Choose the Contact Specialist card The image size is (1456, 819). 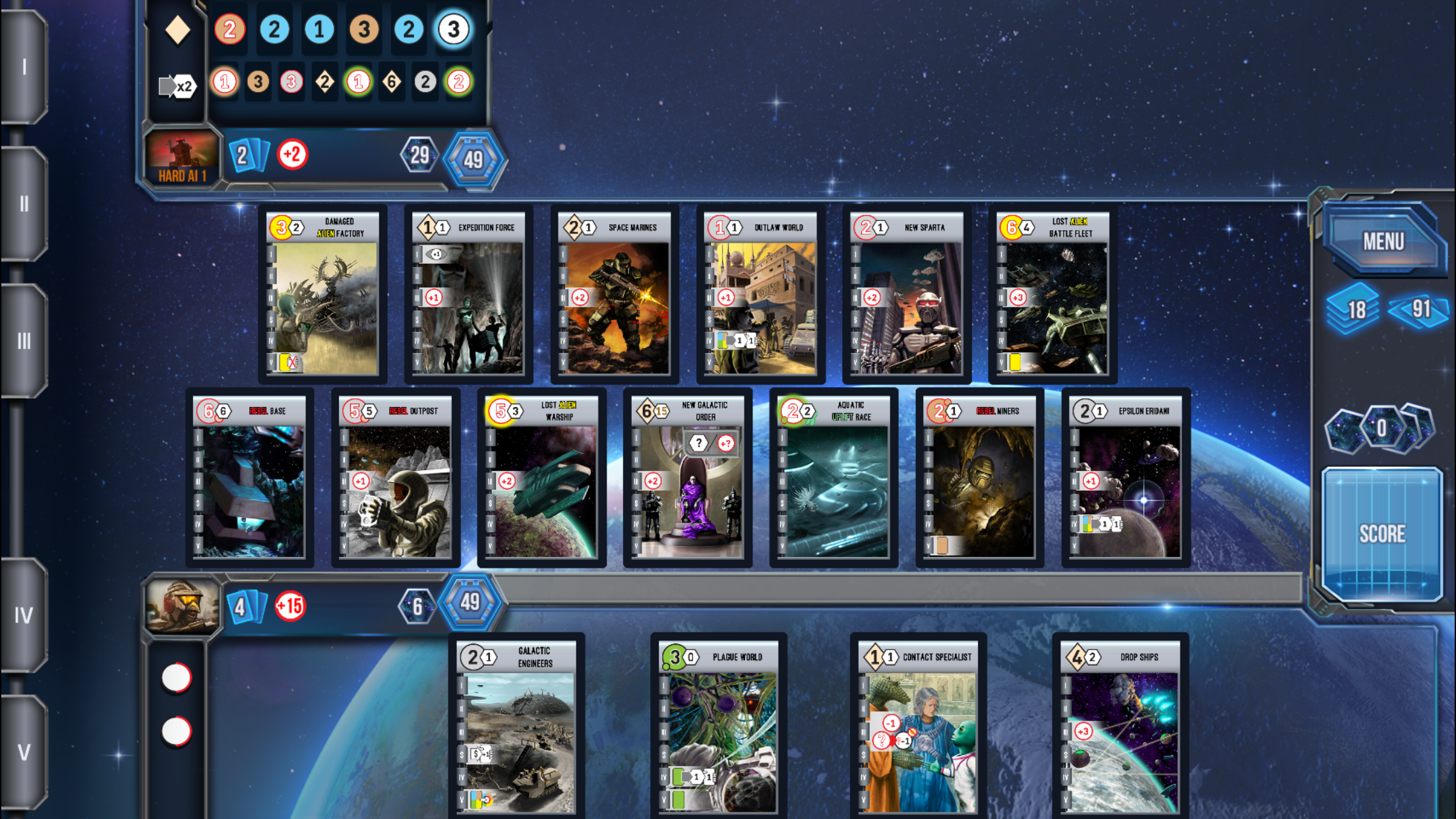tap(918, 727)
